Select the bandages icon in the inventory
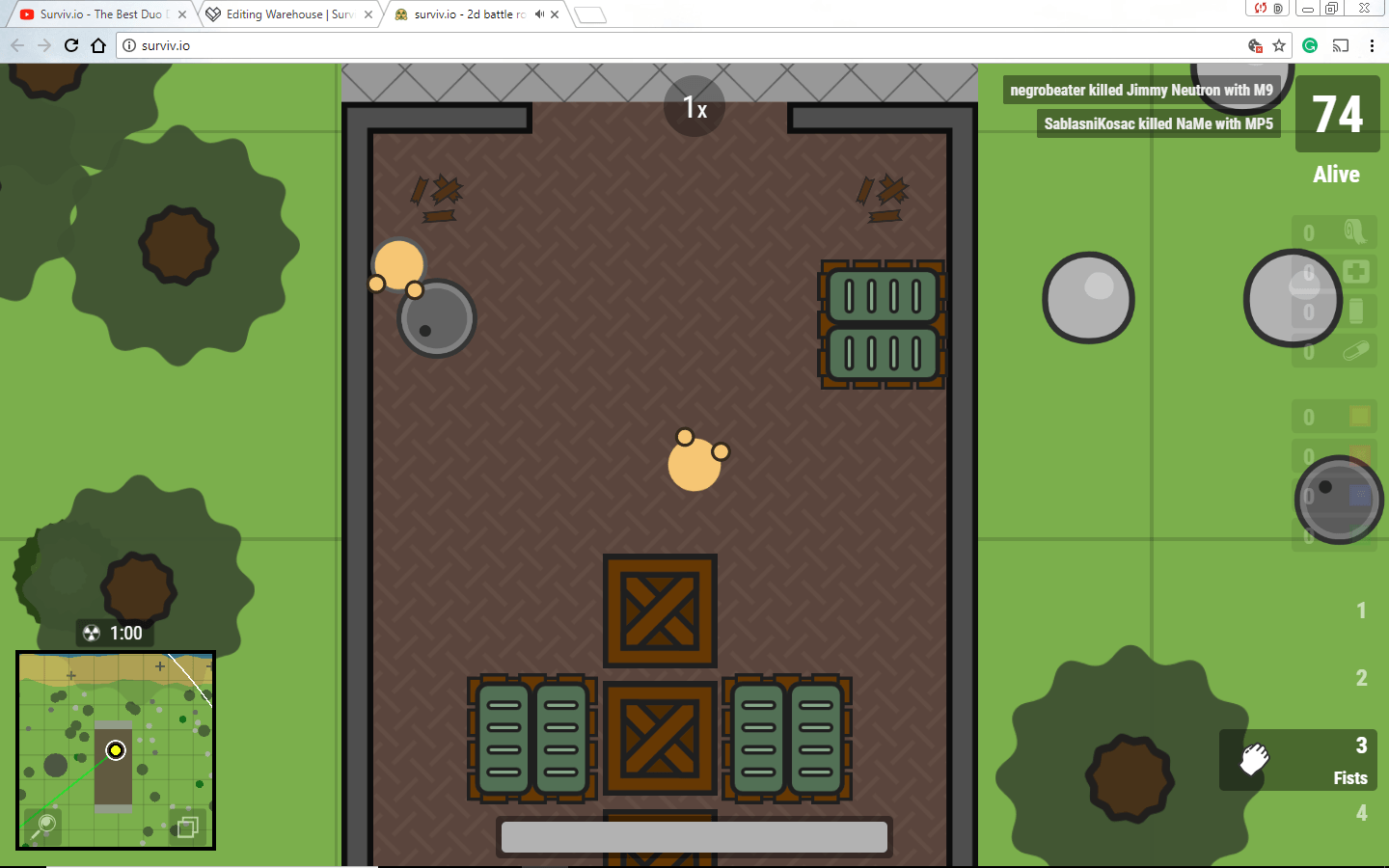This screenshot has height=868, width=1389. click(x=1354, y=232)
